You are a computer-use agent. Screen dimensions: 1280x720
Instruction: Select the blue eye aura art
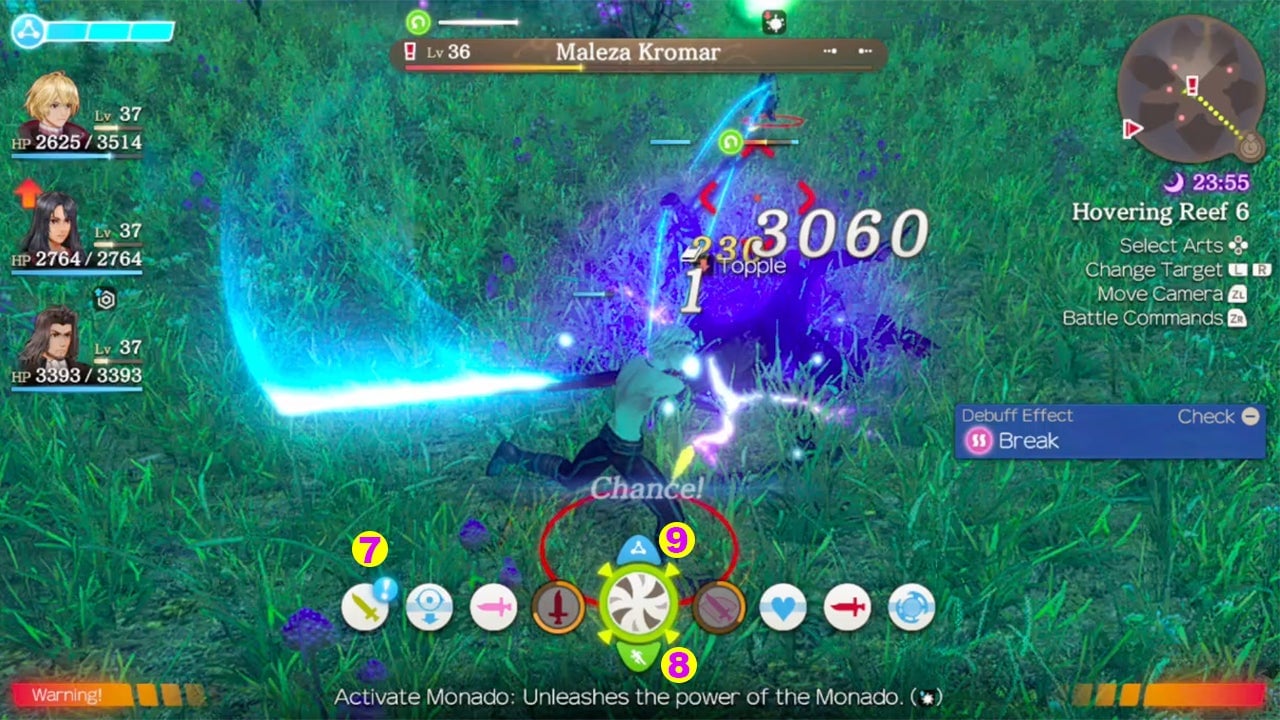coord(430,605)
